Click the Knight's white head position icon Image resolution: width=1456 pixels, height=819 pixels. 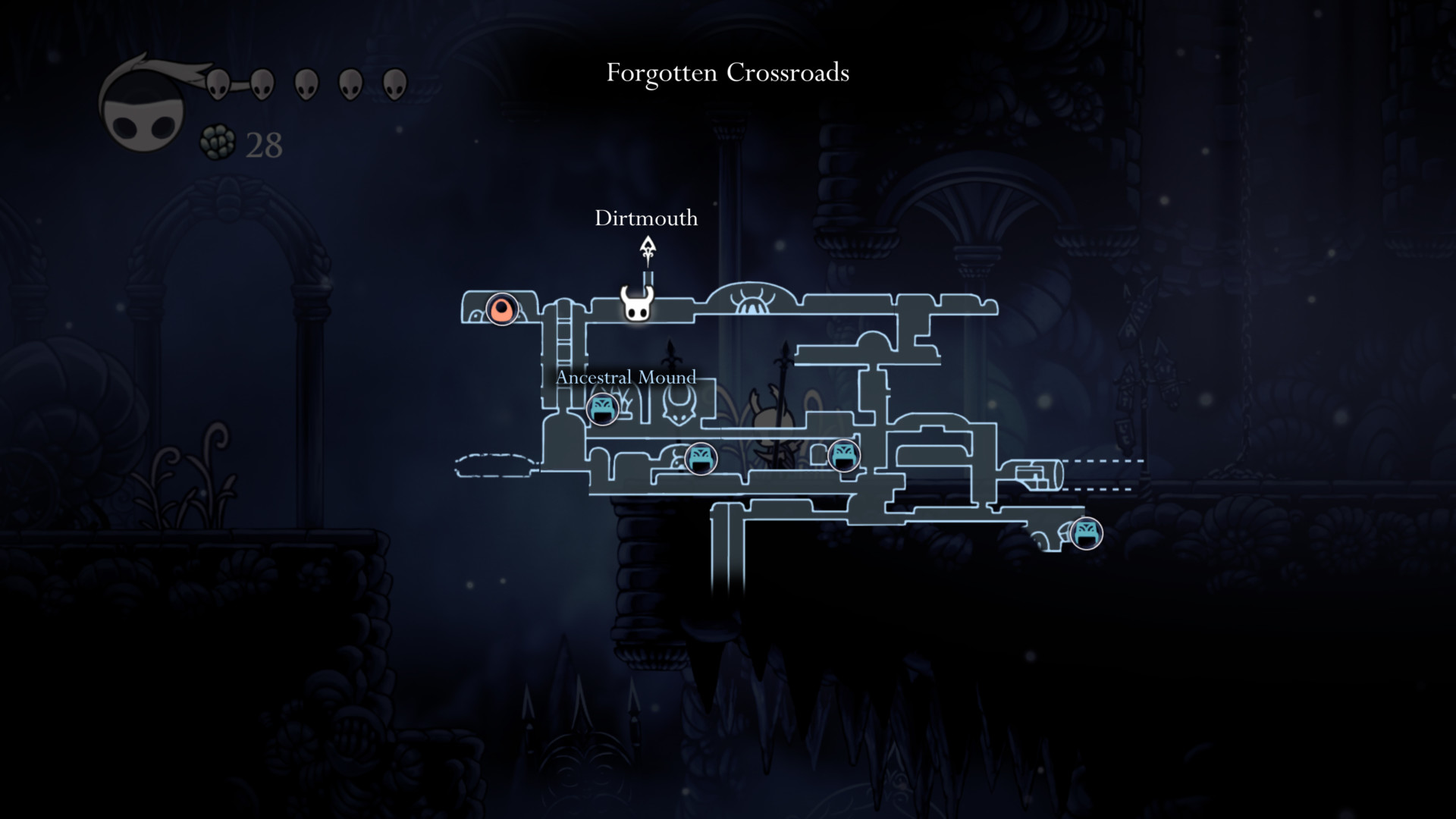[637, 304]
